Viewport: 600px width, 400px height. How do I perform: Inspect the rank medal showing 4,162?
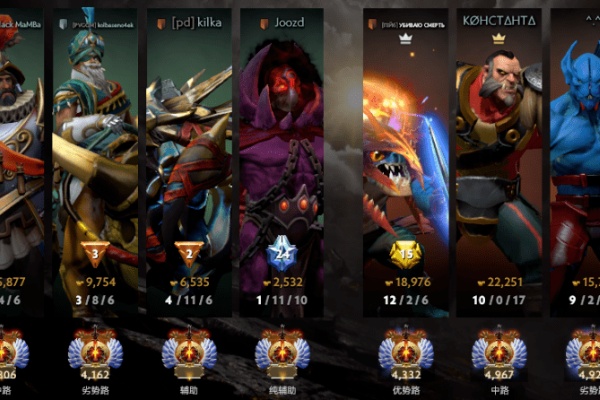(x=95, y=351)
